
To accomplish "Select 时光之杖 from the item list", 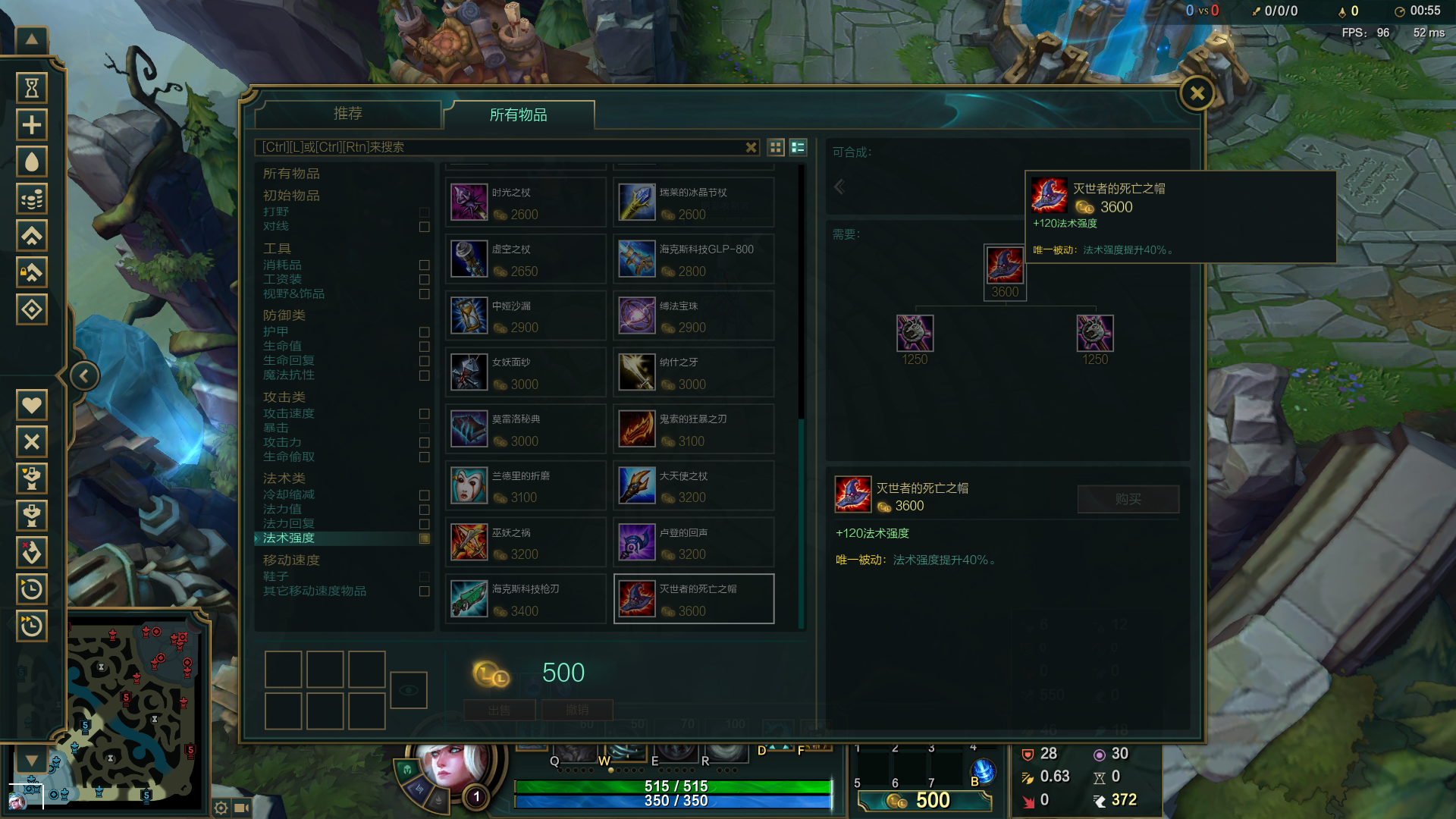I will [526, 203].
